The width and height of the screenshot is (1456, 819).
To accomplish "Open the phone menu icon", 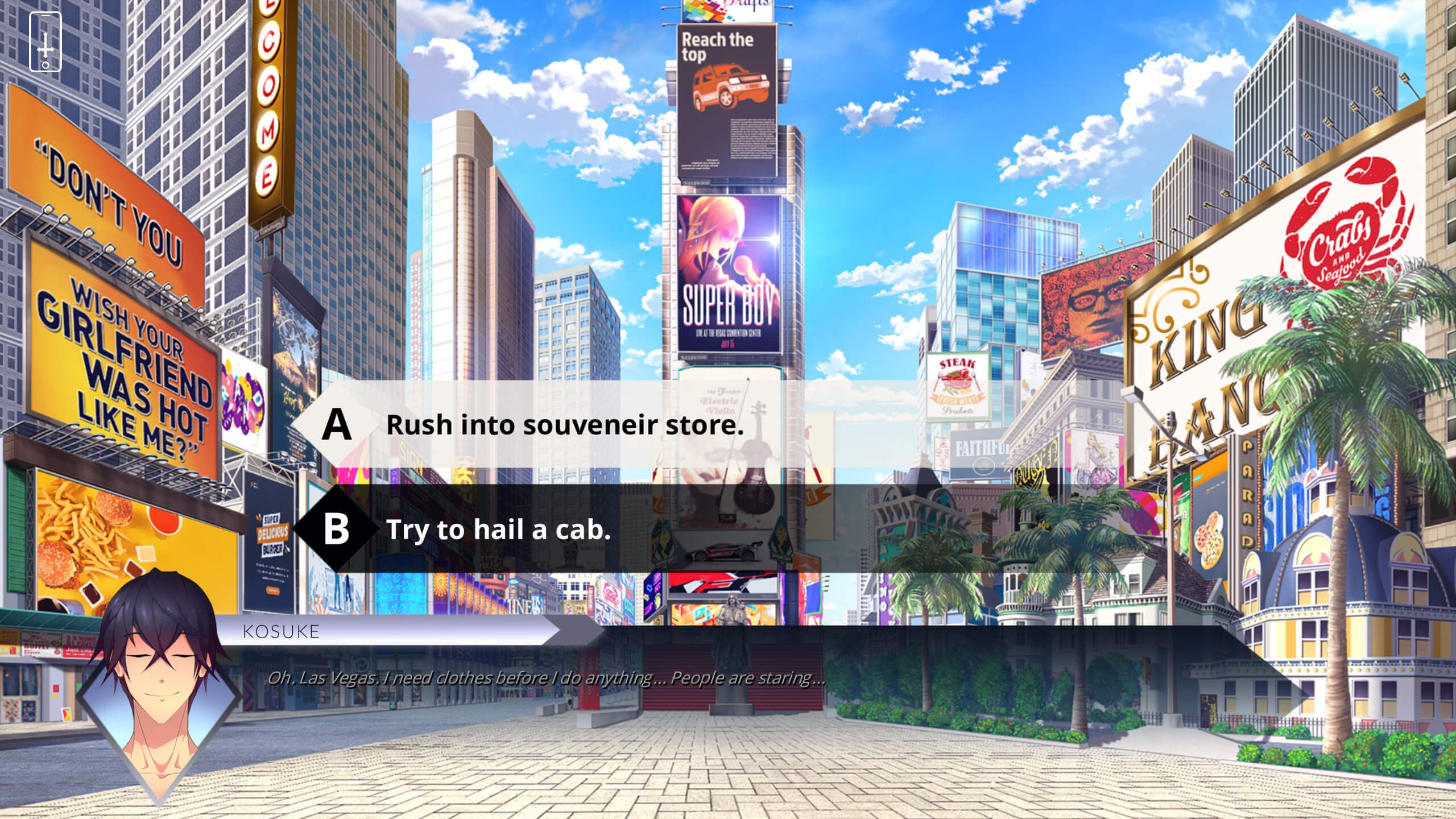I will (45, 42).
